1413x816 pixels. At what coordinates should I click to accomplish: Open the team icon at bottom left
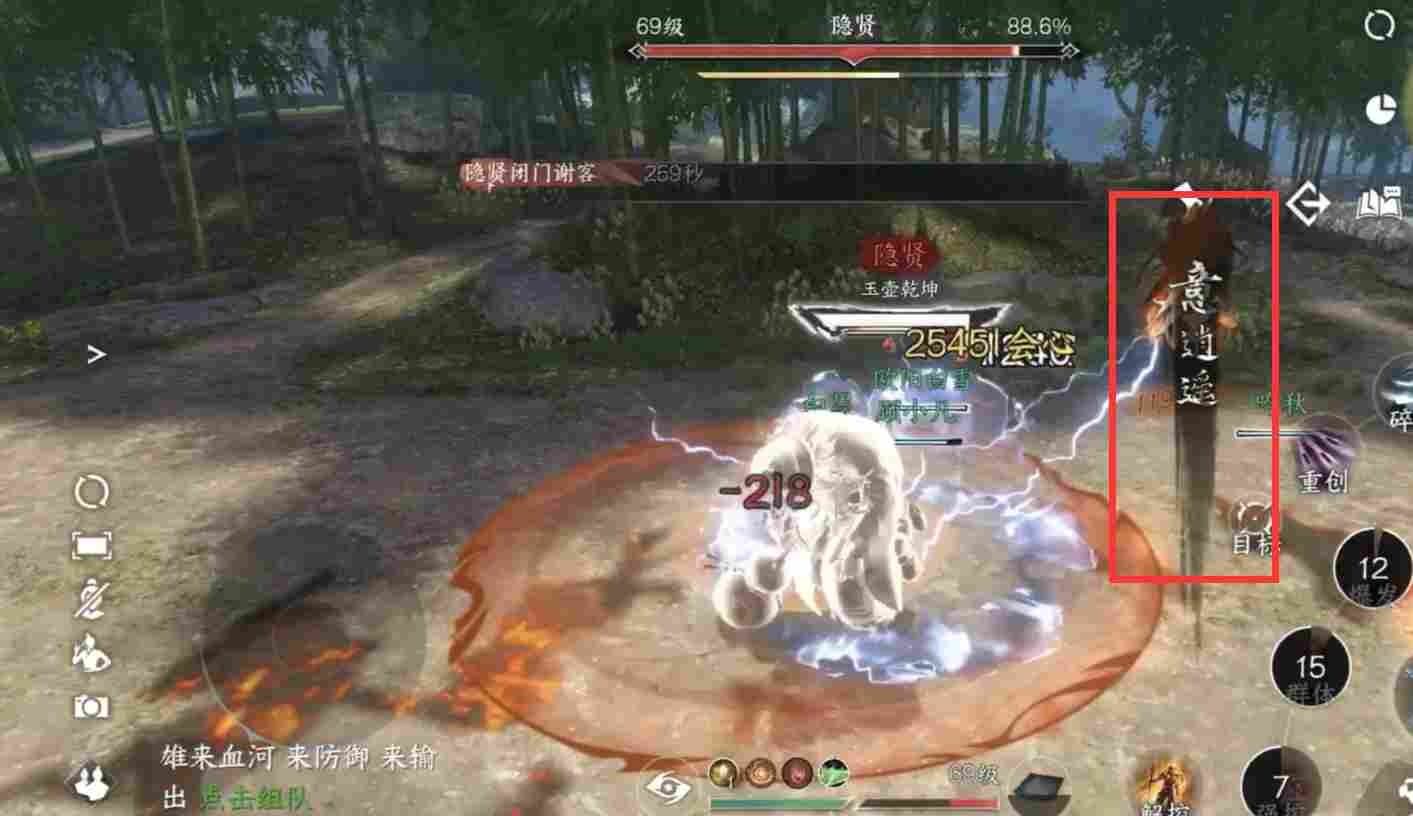(92, 785)
